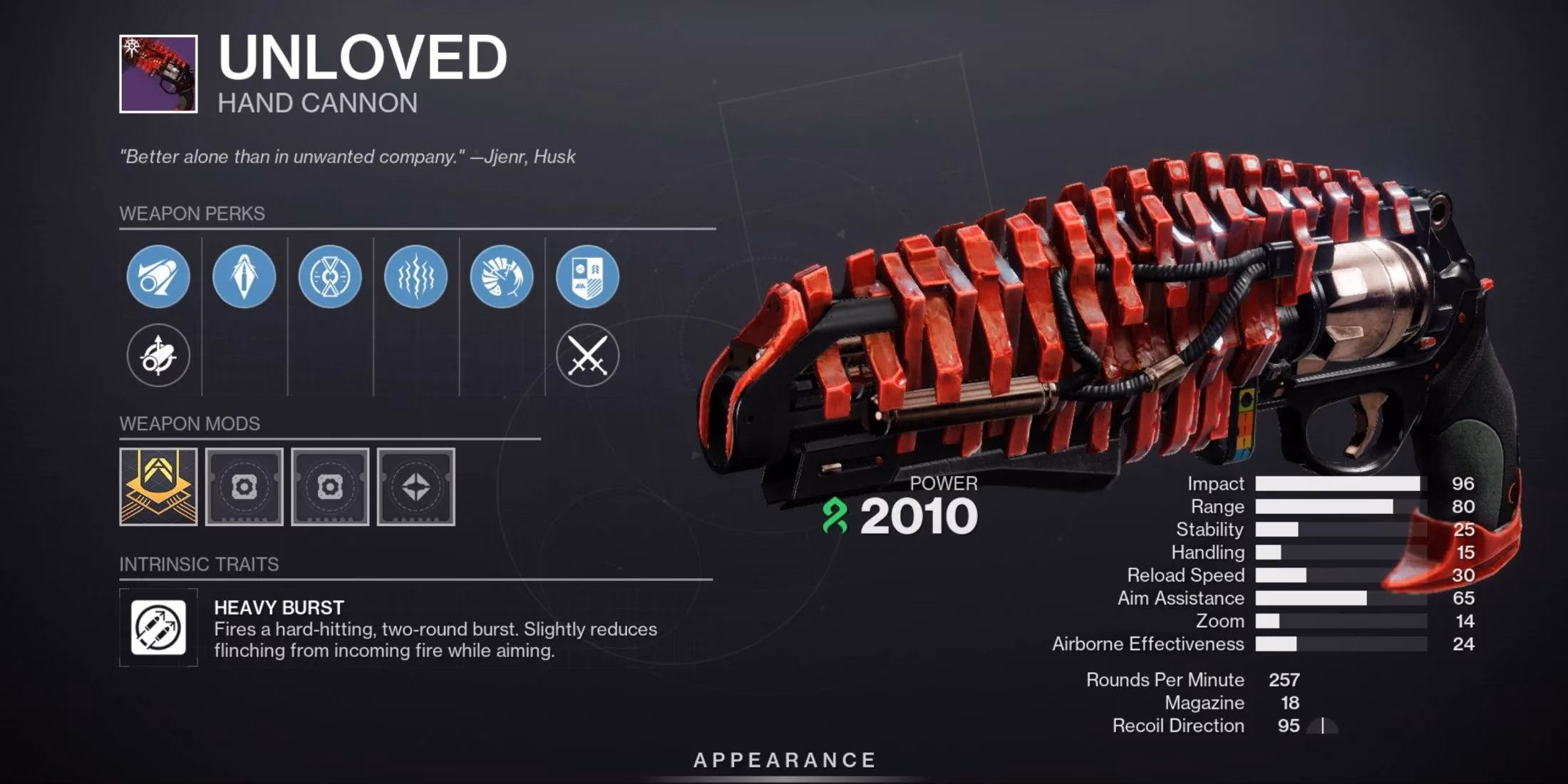Activate the shader slot in Weapon Mods

coord(416,487)
